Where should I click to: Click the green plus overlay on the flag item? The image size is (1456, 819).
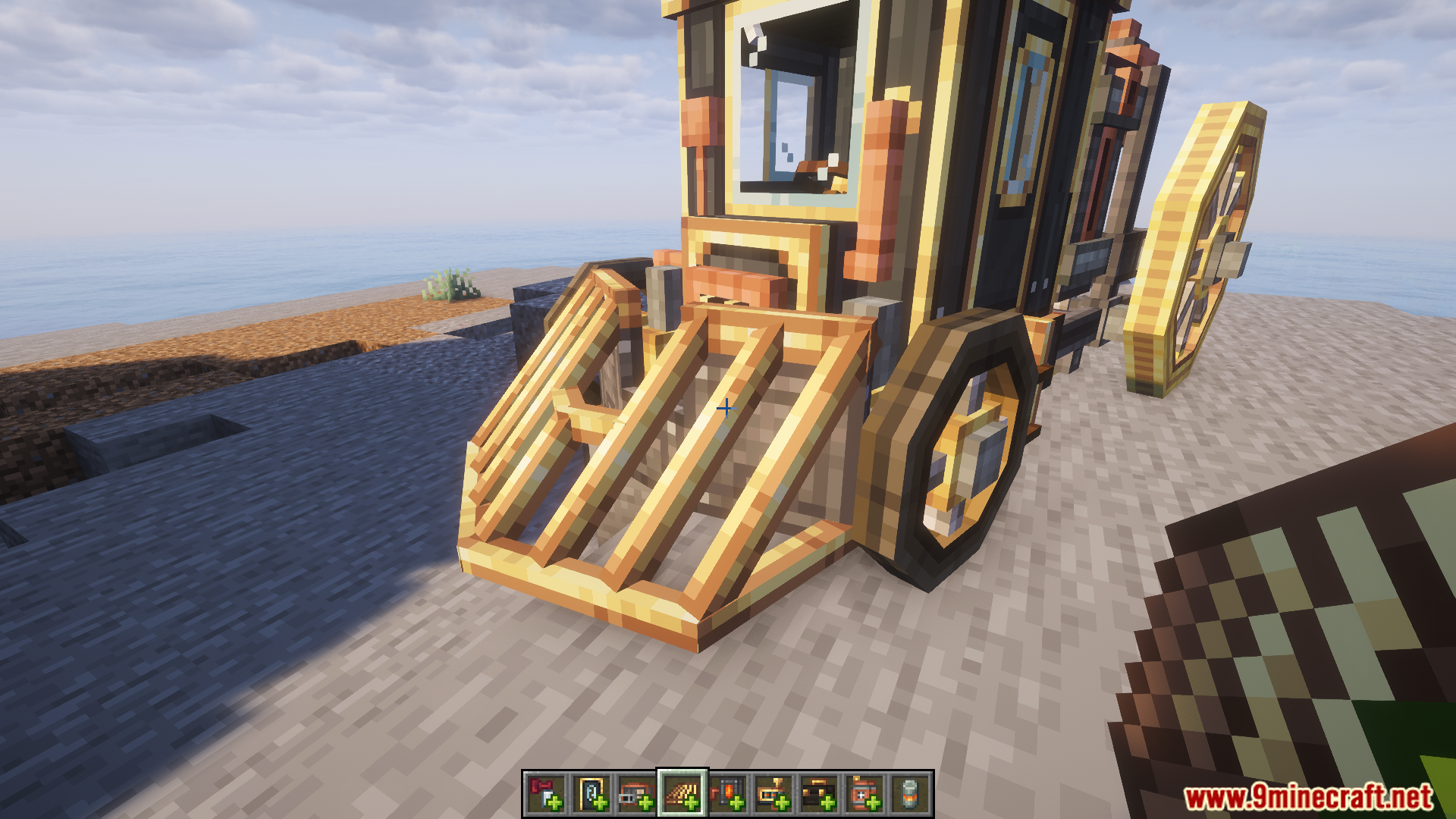[x=555, y=804]
